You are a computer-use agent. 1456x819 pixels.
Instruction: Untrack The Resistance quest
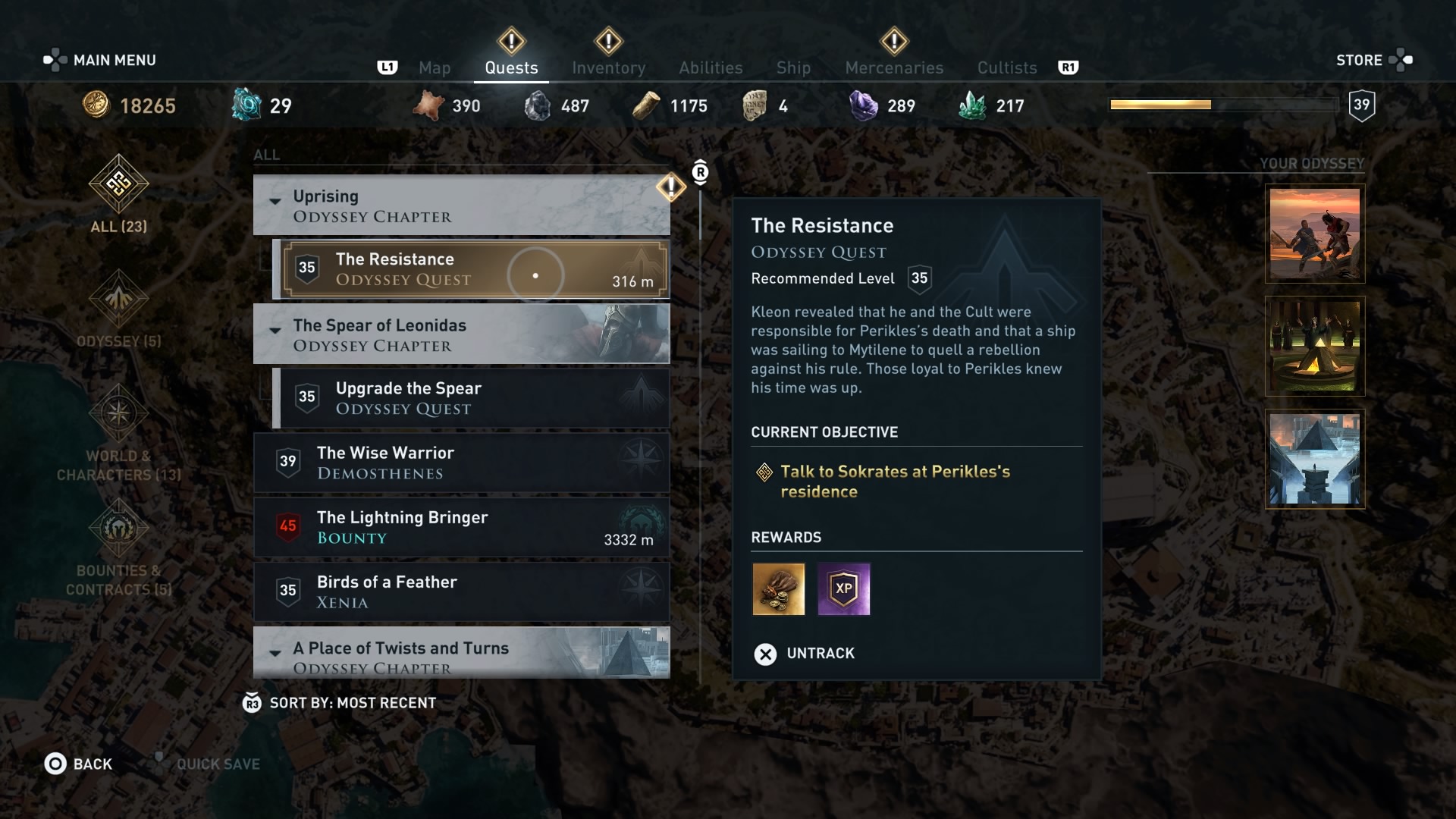(808, 653)
